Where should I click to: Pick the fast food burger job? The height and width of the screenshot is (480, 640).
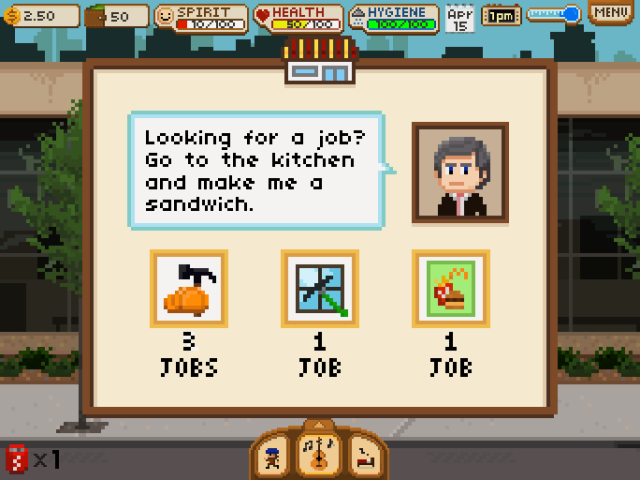coord(450,288)
